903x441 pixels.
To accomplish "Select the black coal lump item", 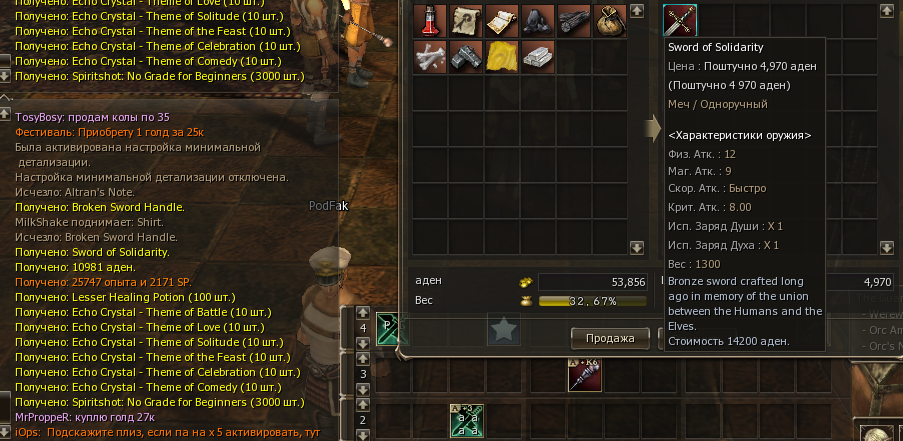I will point(538,21).
